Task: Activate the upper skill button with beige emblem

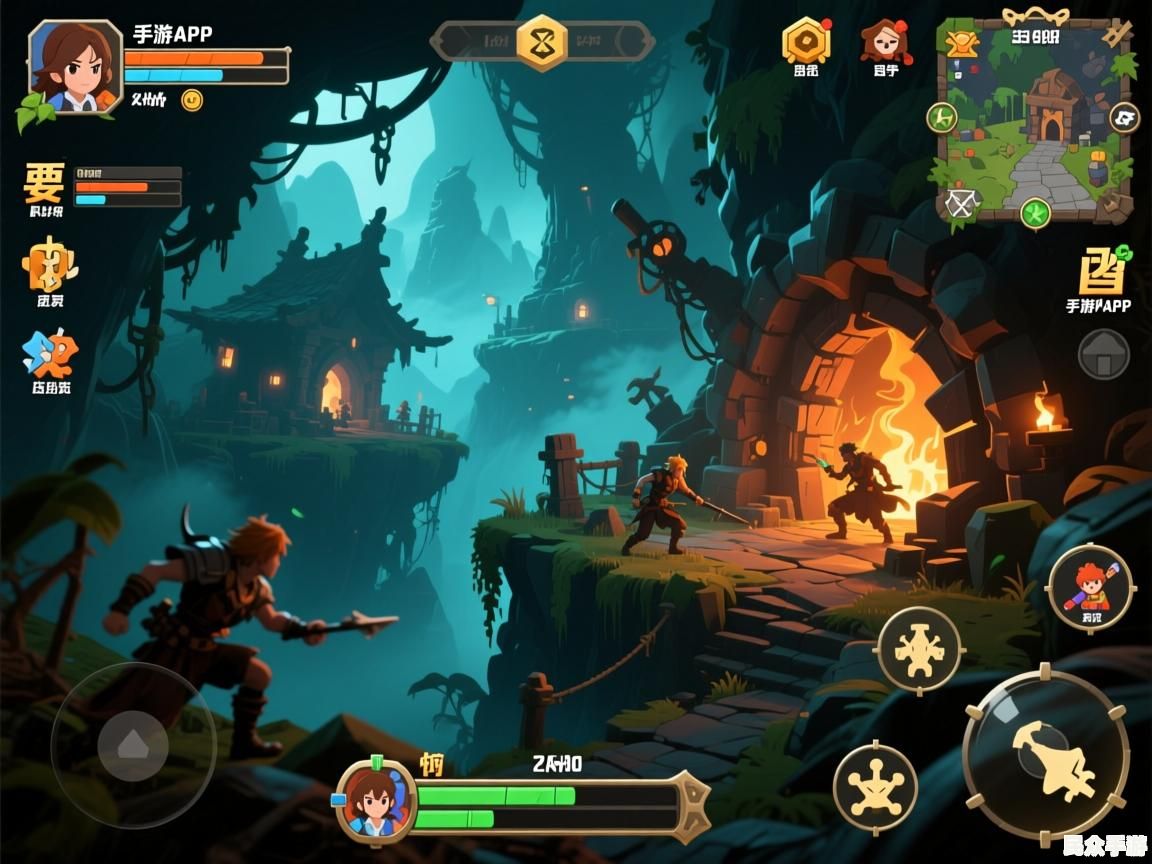Action: (x=919, y=650)
